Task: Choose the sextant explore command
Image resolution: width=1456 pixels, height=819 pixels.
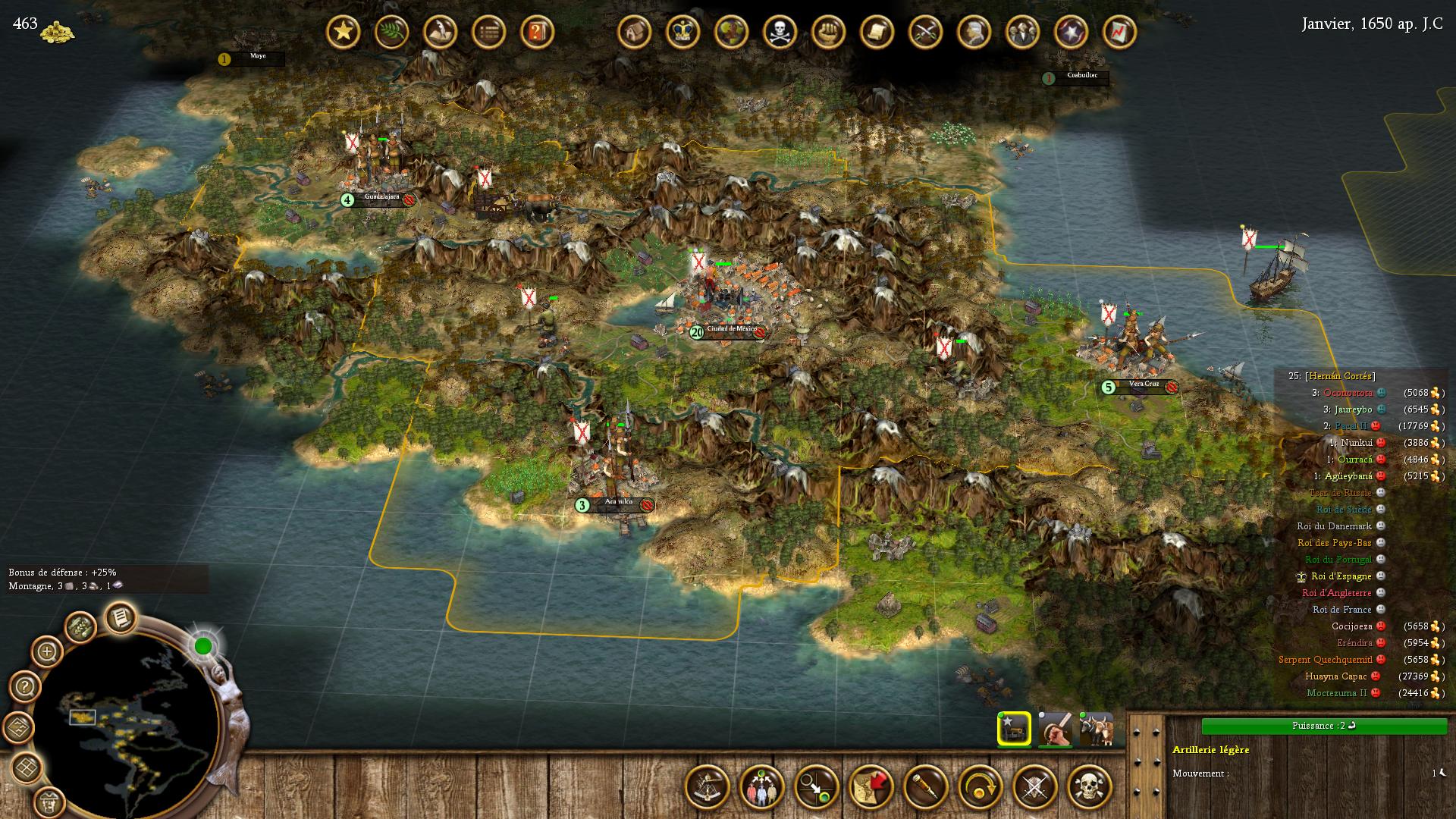Action: [x=708, y=787]
